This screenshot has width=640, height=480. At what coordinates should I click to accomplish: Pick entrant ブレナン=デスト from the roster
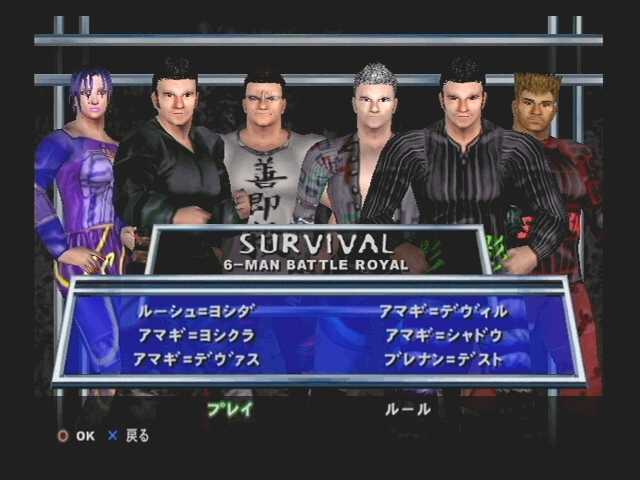click(x=443, y=359)
